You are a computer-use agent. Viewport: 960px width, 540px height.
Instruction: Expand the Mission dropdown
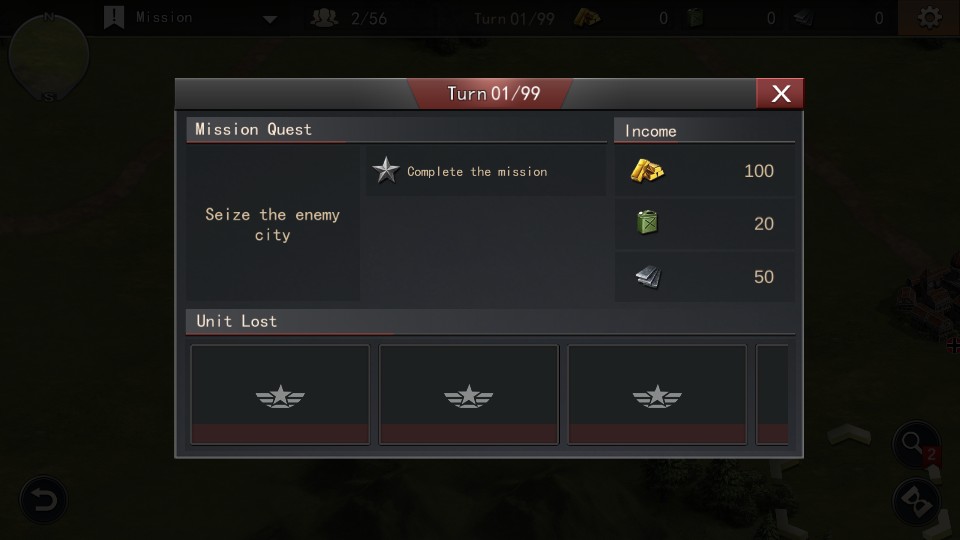pos(269,19)
